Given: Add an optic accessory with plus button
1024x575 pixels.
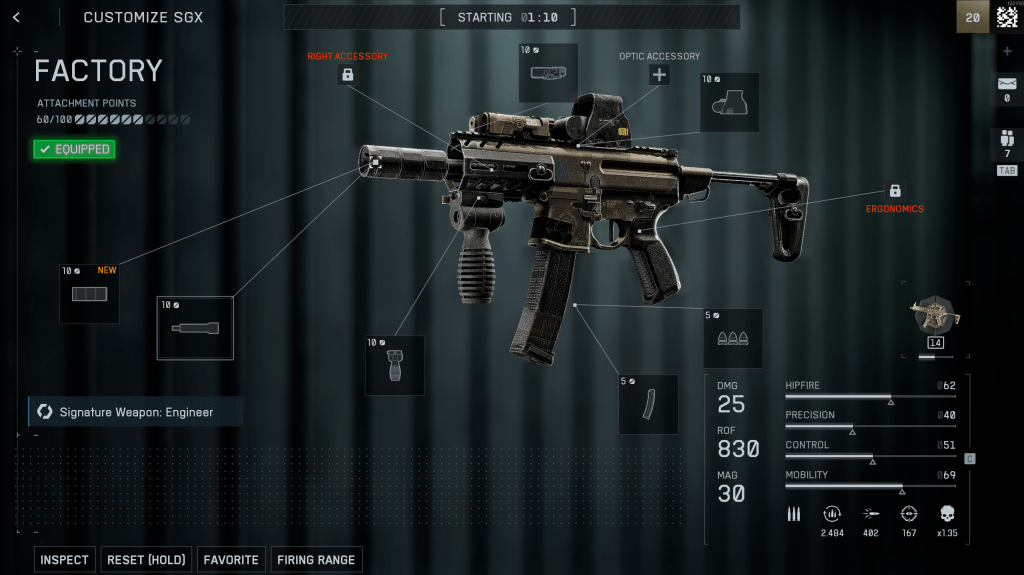Looking at the screenshot, I should click(659, 75).
